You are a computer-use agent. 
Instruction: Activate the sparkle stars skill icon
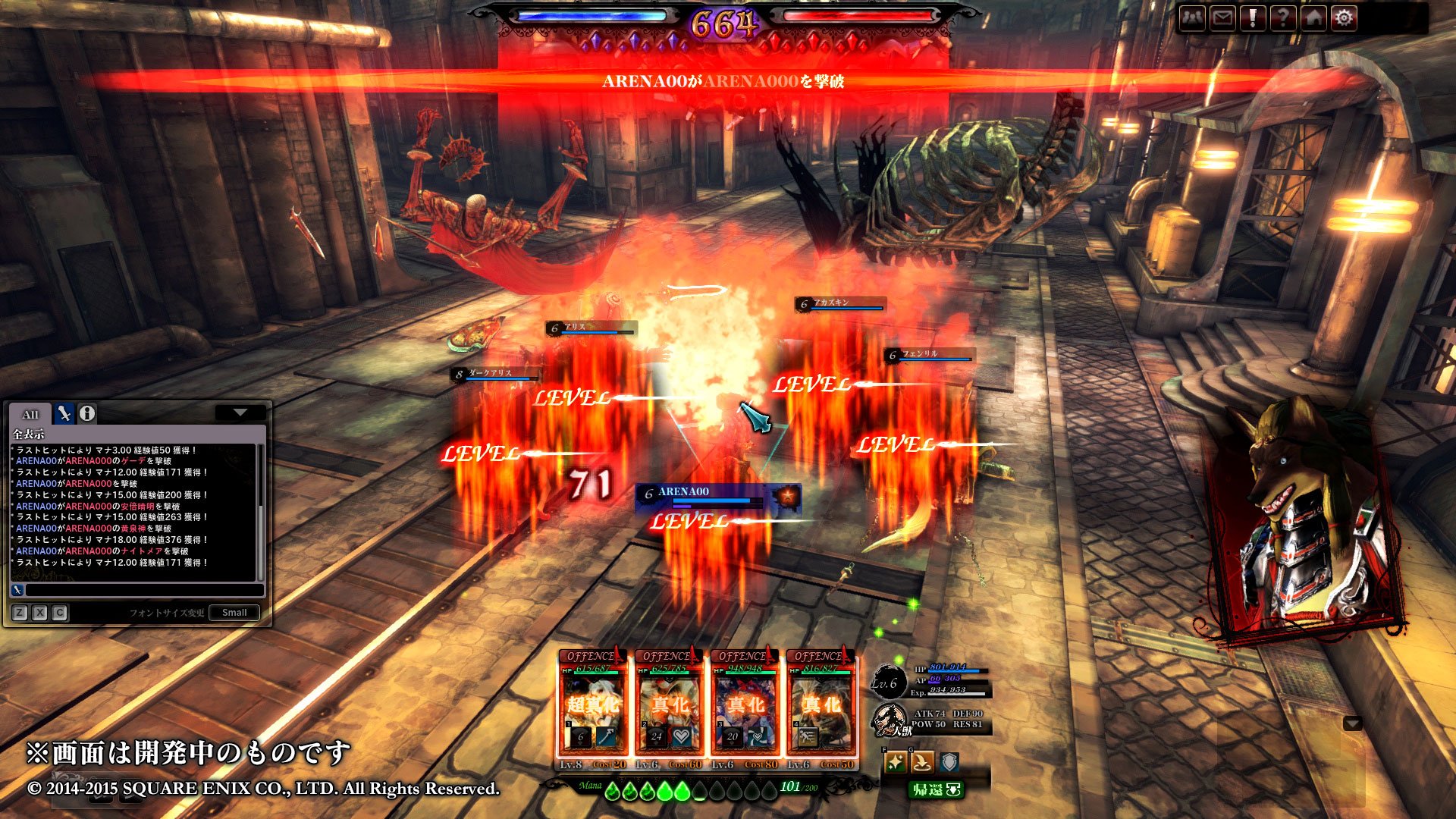click(896, 762)
